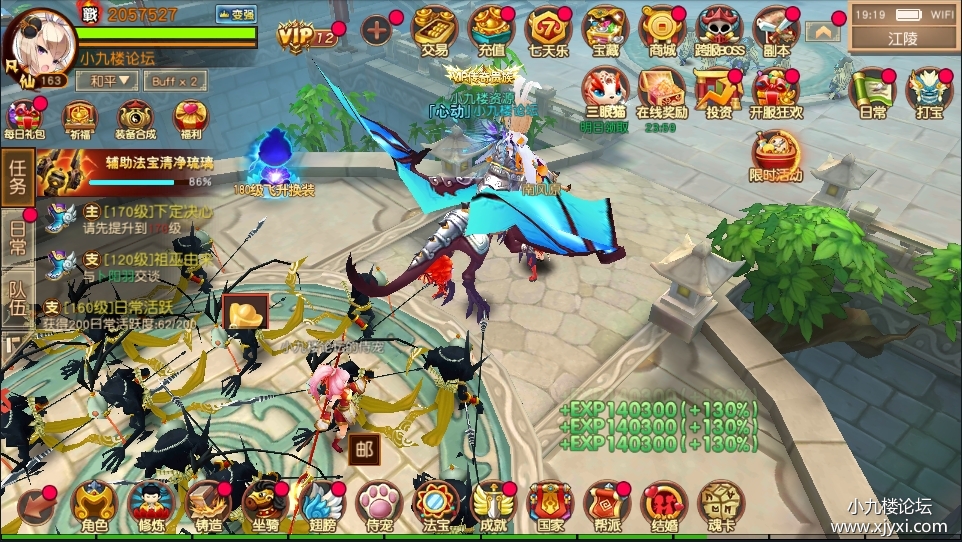Open the 邮 mail icon
962x542 pixels.
pos(363,449)
